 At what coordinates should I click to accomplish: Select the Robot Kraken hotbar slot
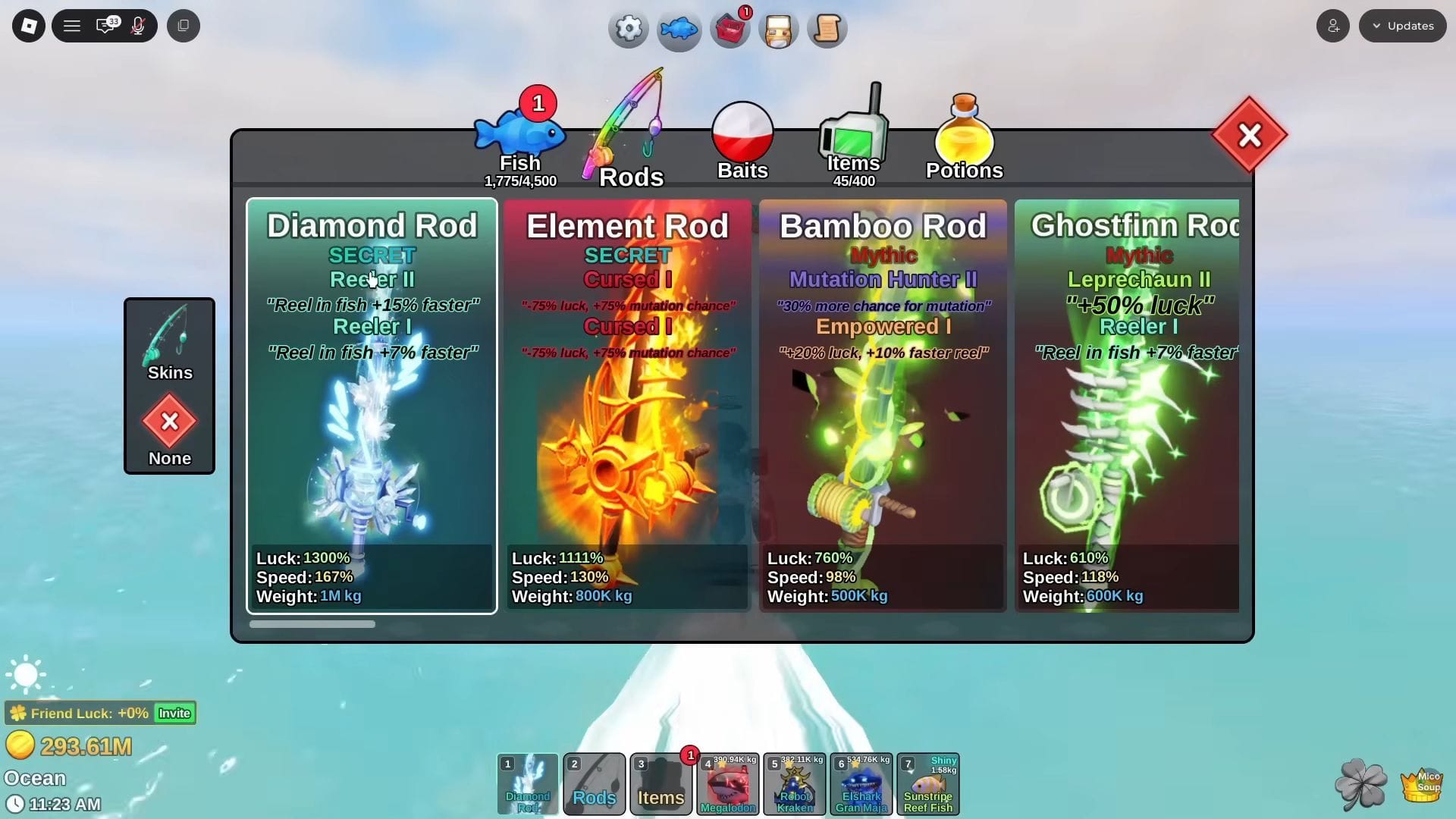tap(795, 784)
